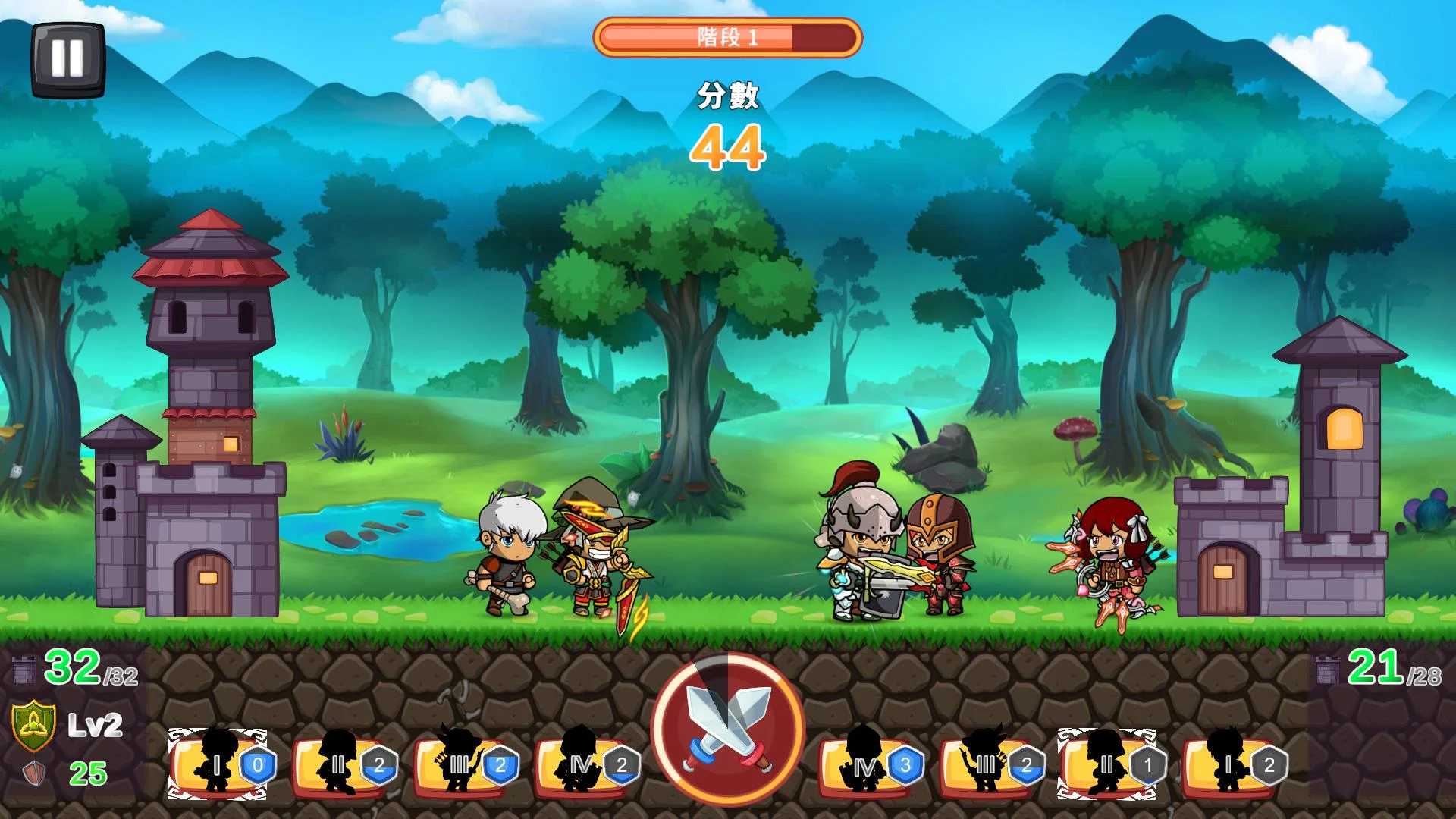This screenshot has width=1456, height=819.
Task: Choose the tier II unit card showing 2
Action: pyautogui.click(x=341, y=764)
